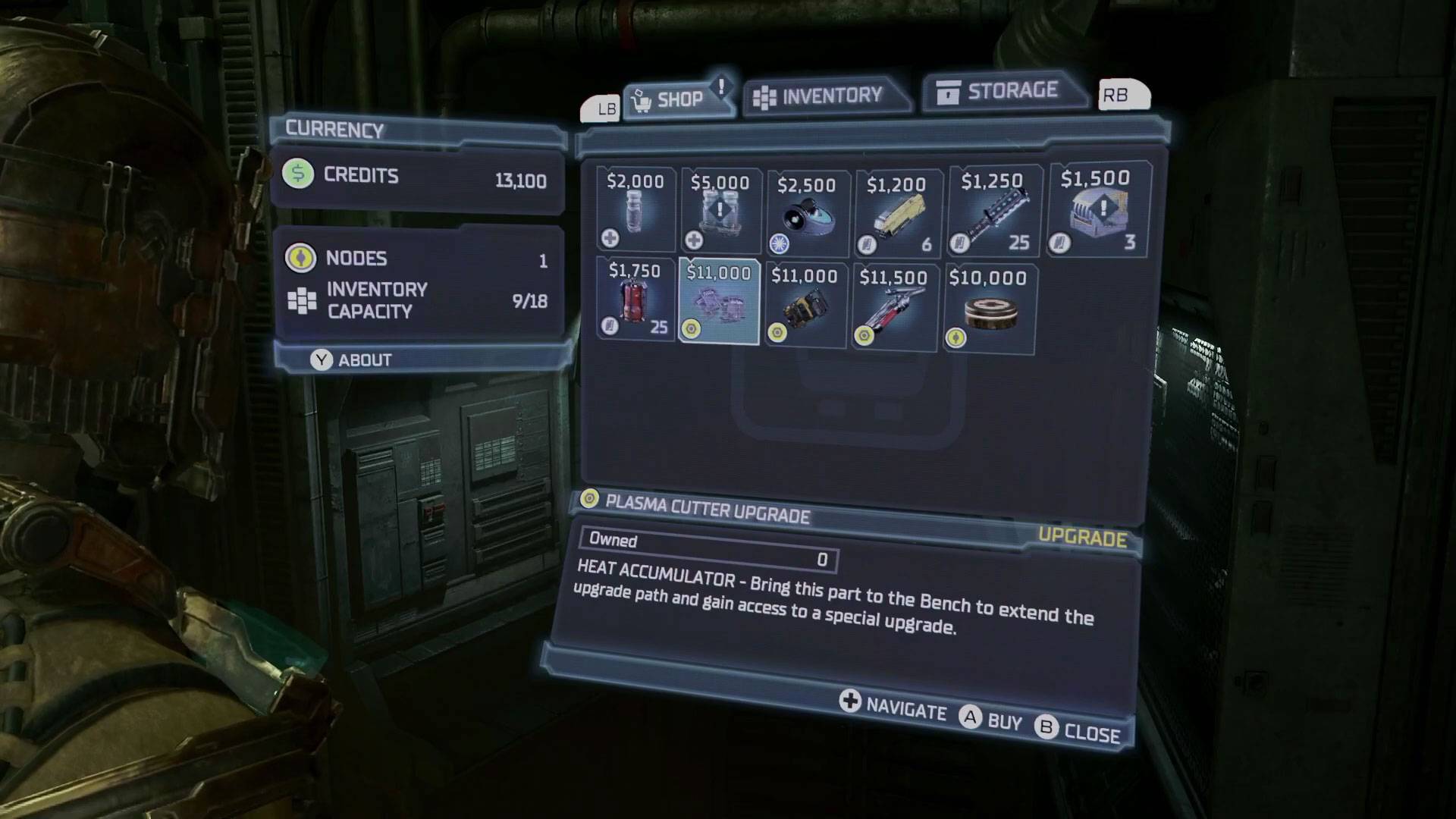Select the $11,500 weapon upgrade item

click(893, 307)
